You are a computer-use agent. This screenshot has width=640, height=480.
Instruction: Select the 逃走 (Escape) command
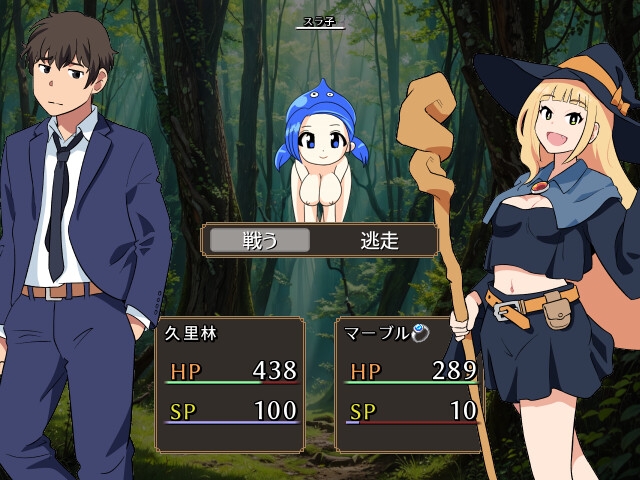[379, 241]
